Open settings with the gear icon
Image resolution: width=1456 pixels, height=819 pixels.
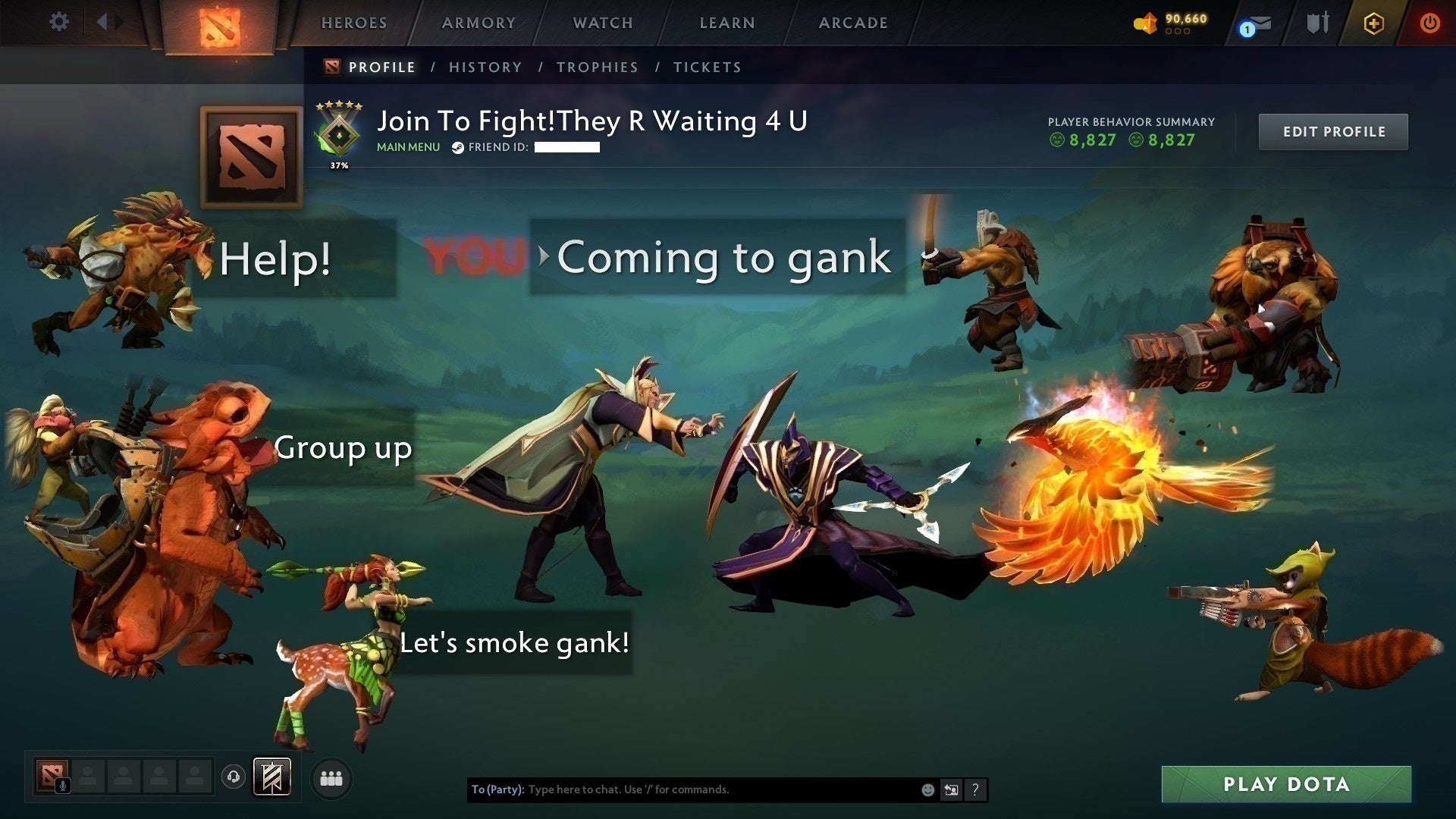pos(59,22)
